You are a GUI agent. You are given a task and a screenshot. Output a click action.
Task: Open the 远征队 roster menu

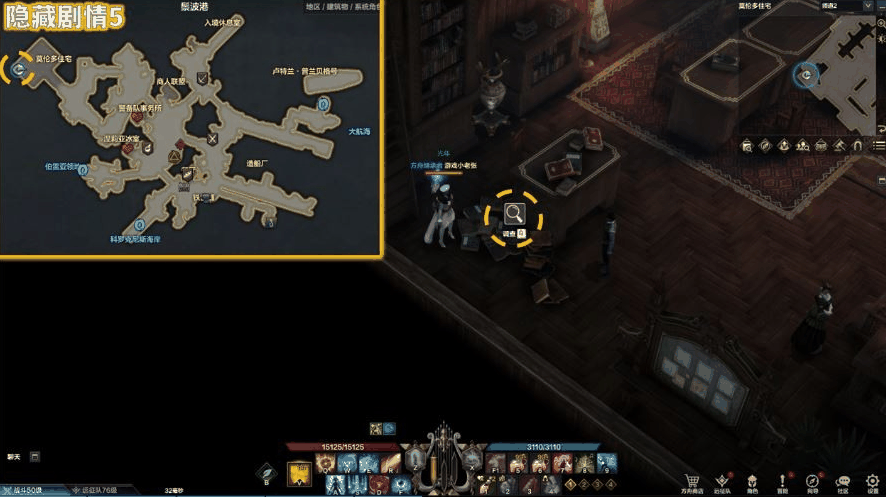point(721,481)
